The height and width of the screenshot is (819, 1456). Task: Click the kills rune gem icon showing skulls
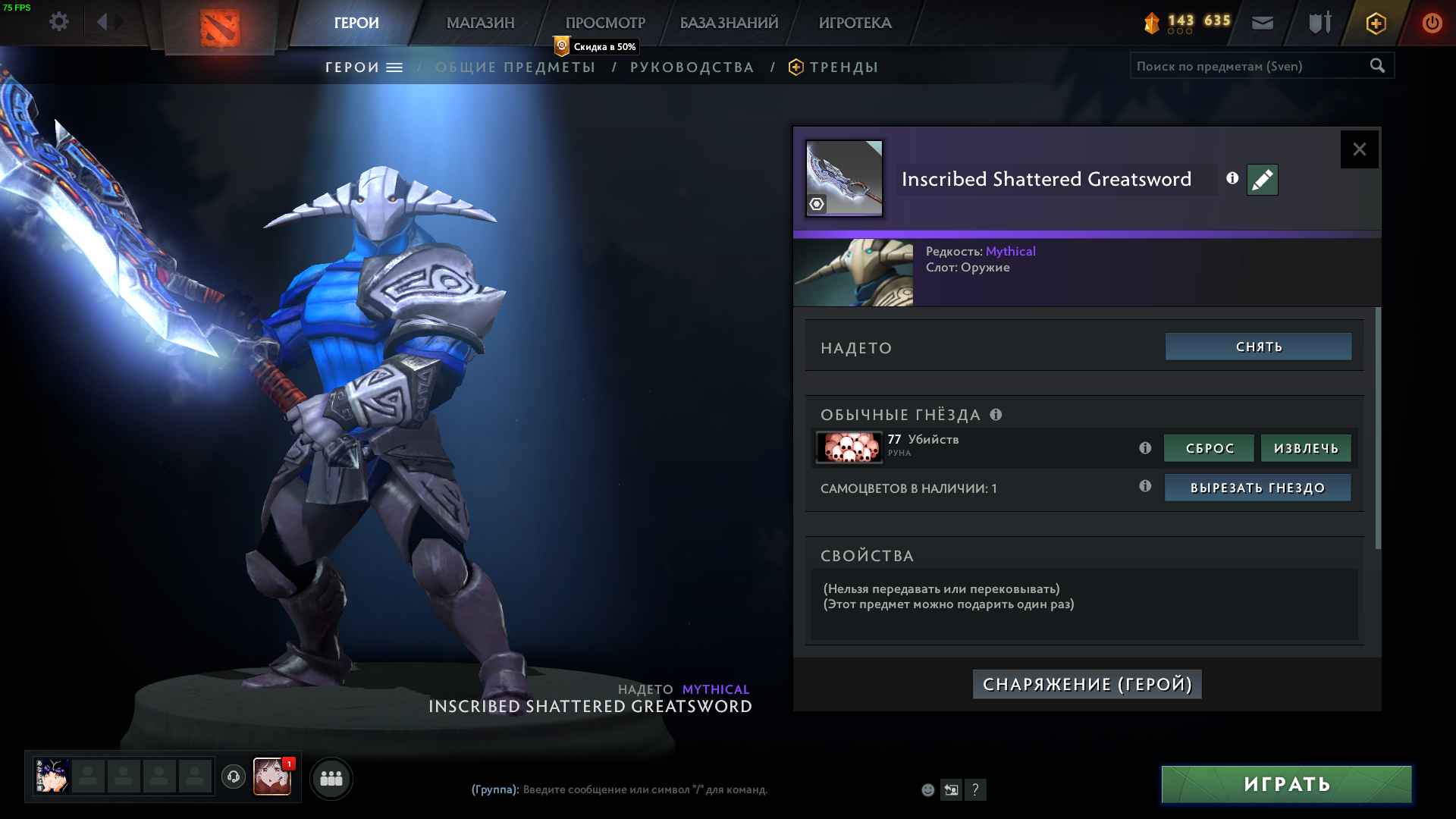849,448
